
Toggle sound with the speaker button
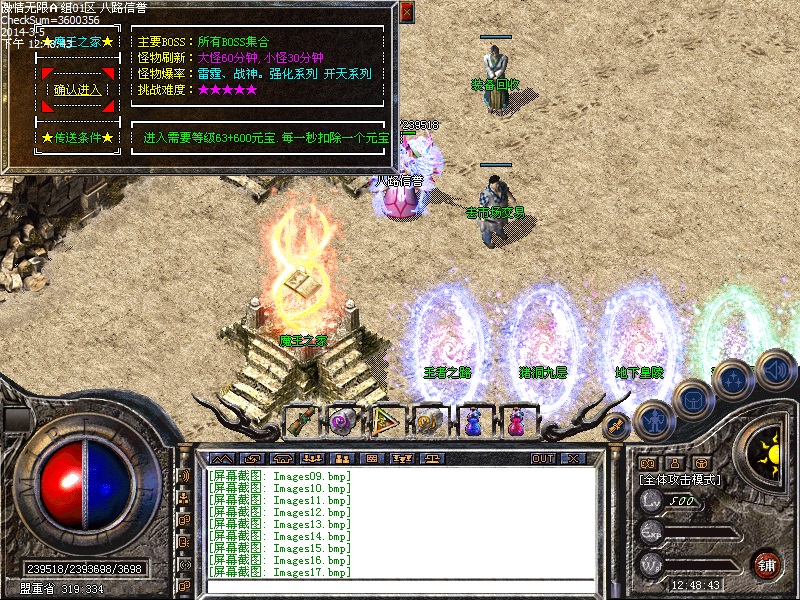pyautogui.click(x=775, y=369)
